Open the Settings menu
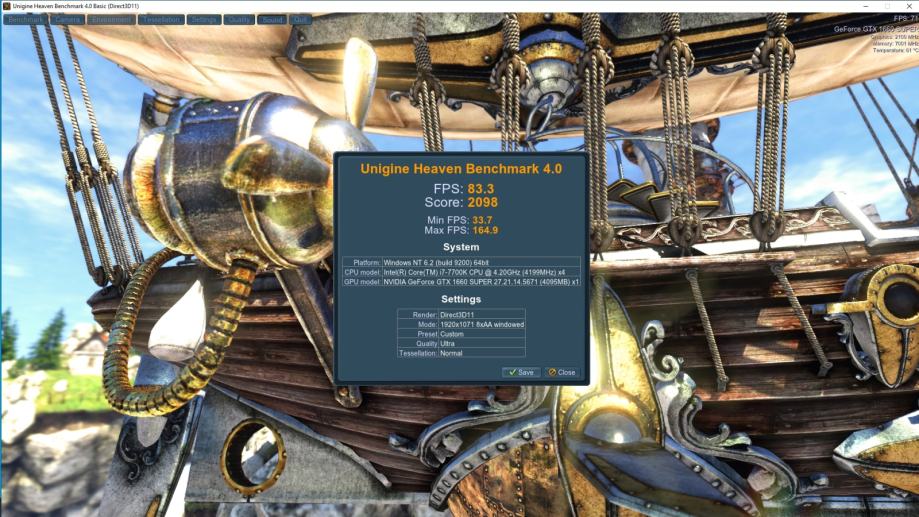 click(204, 19)
